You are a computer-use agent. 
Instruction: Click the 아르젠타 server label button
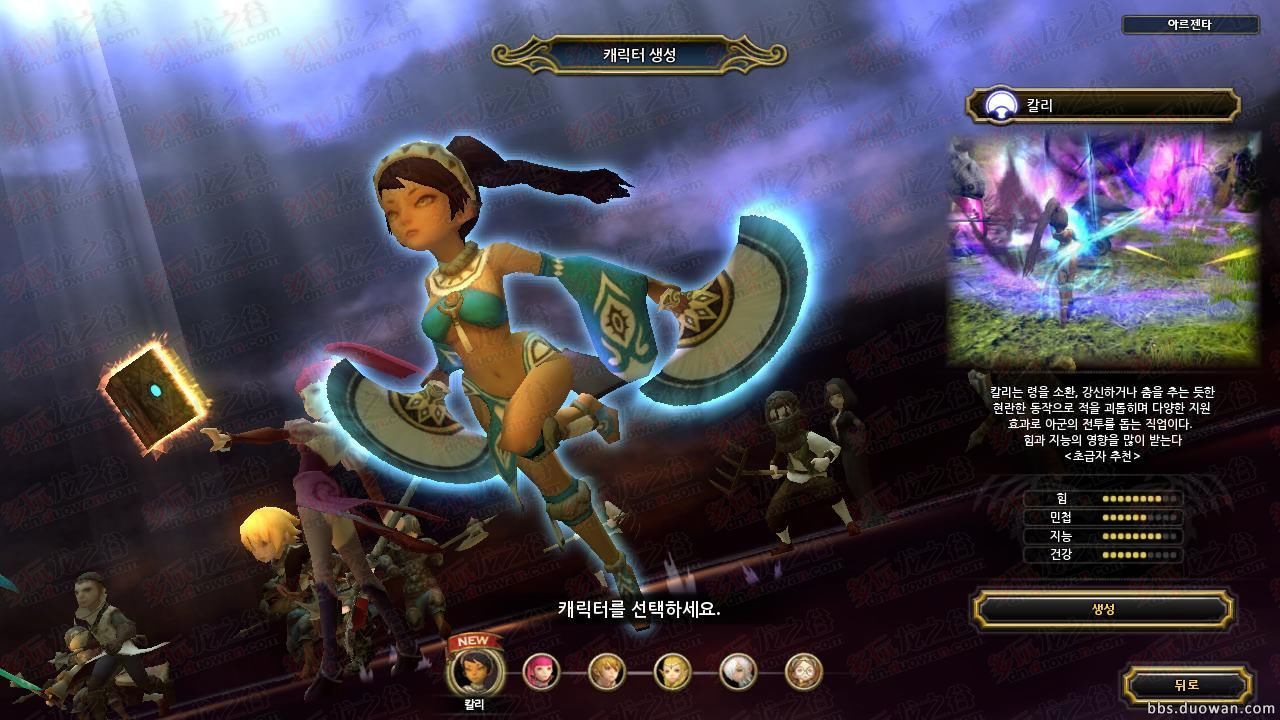pyautogui.click(x=1189, y=25)
